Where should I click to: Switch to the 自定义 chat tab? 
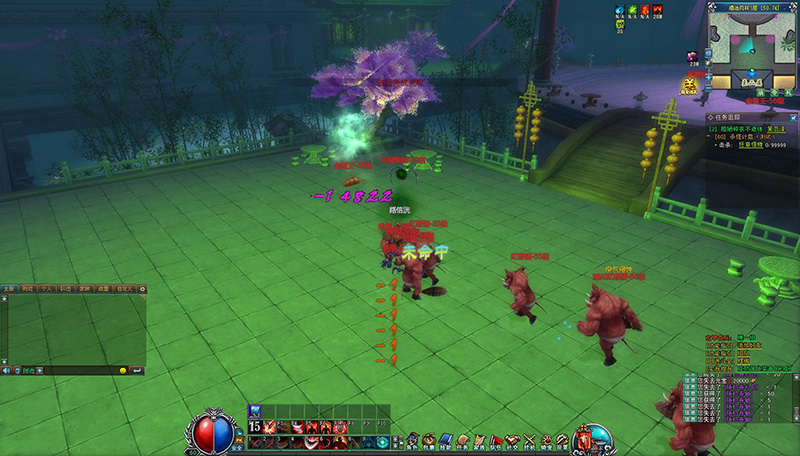coord(126,289)
